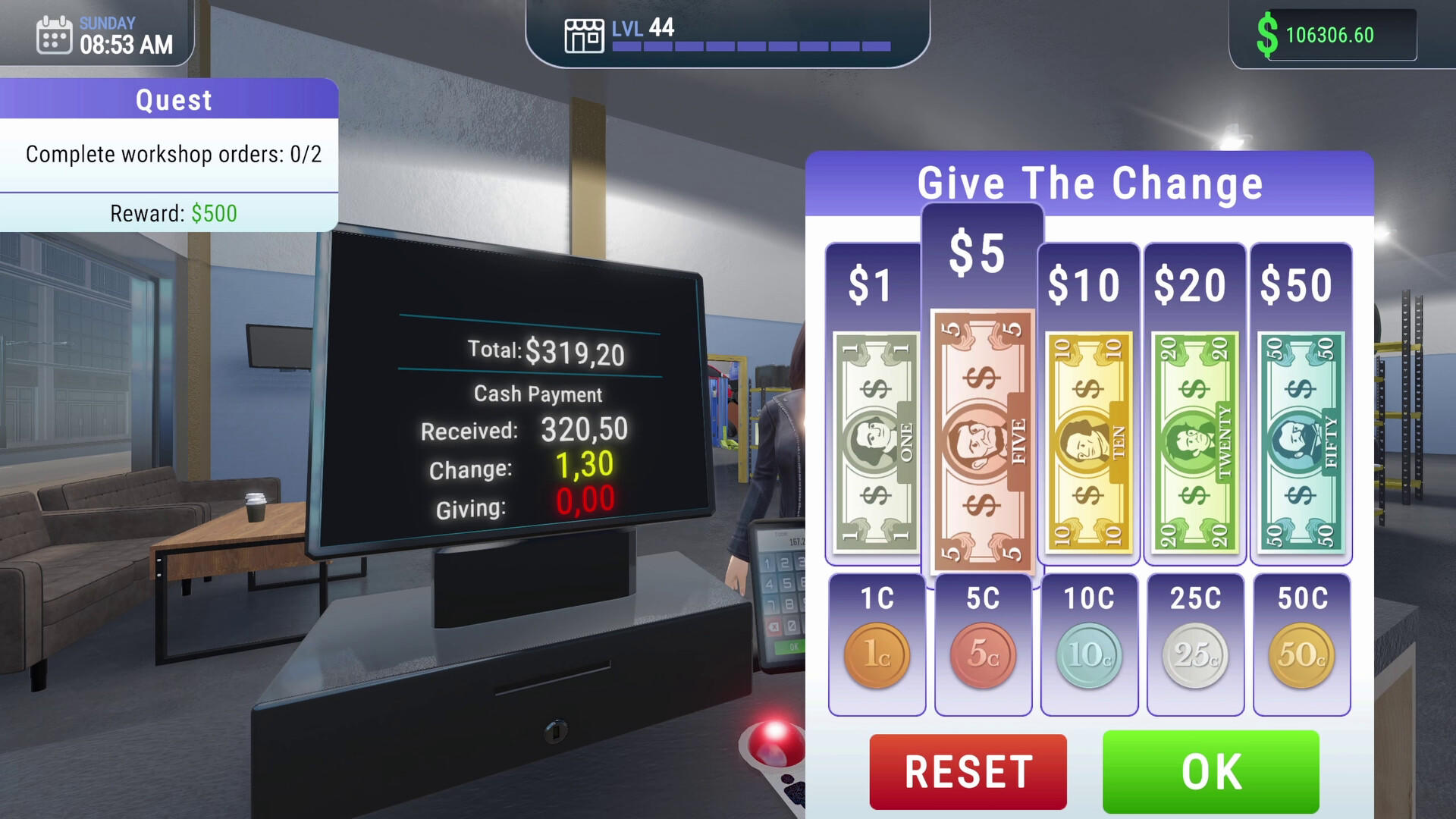The height and width of the screenshot is (819, 1456).
Task: Confirm change with the OK button
Action: [1210, 770]
